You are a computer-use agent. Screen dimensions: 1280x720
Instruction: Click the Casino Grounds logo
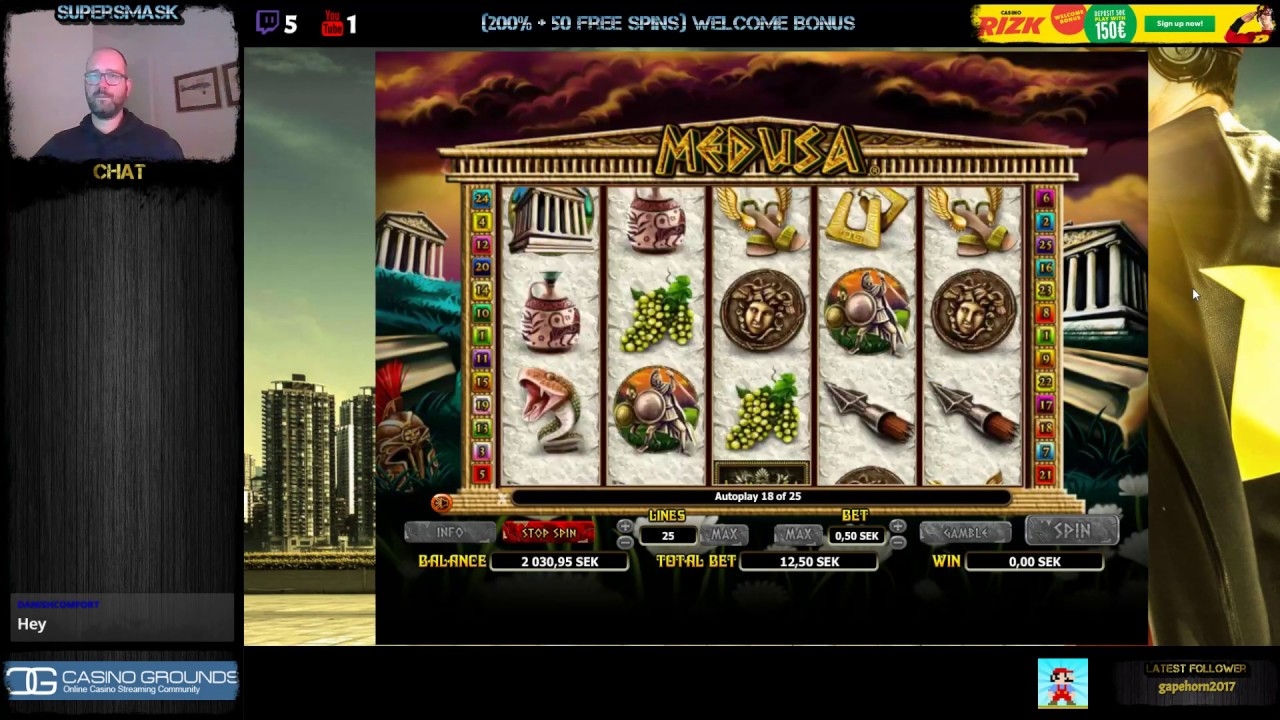(x=120, y=681)
